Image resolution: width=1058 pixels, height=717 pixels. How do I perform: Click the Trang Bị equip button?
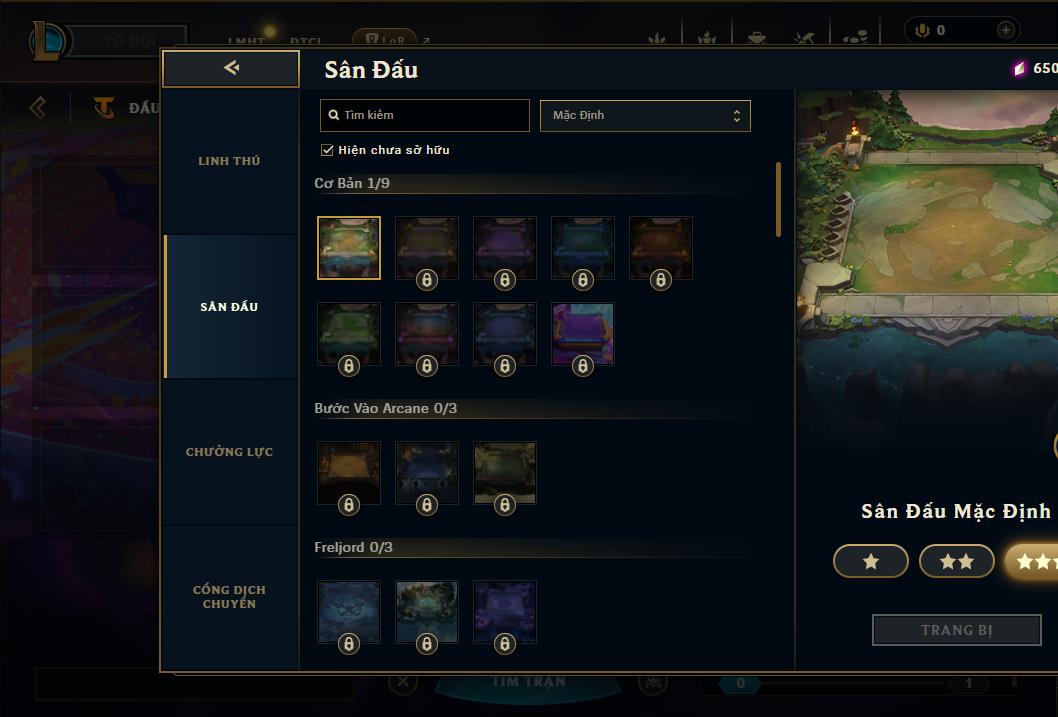(x=956, y=630)
